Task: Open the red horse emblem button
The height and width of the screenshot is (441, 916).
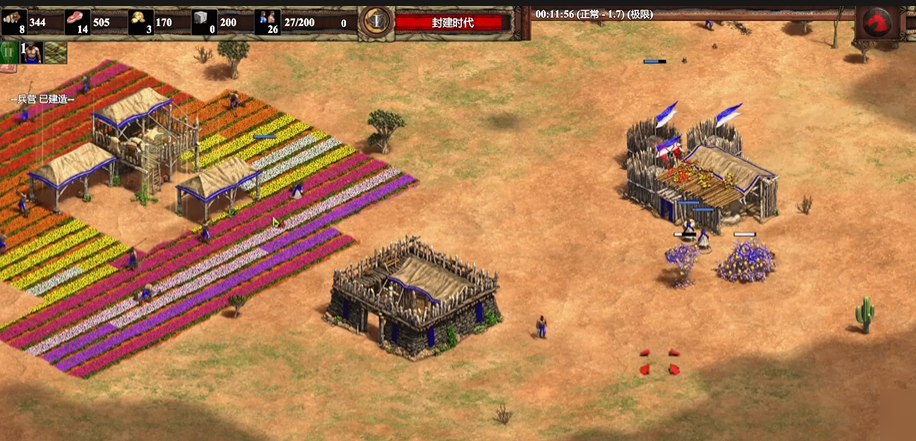Action: pyautogui.click(x=876, y=20)
